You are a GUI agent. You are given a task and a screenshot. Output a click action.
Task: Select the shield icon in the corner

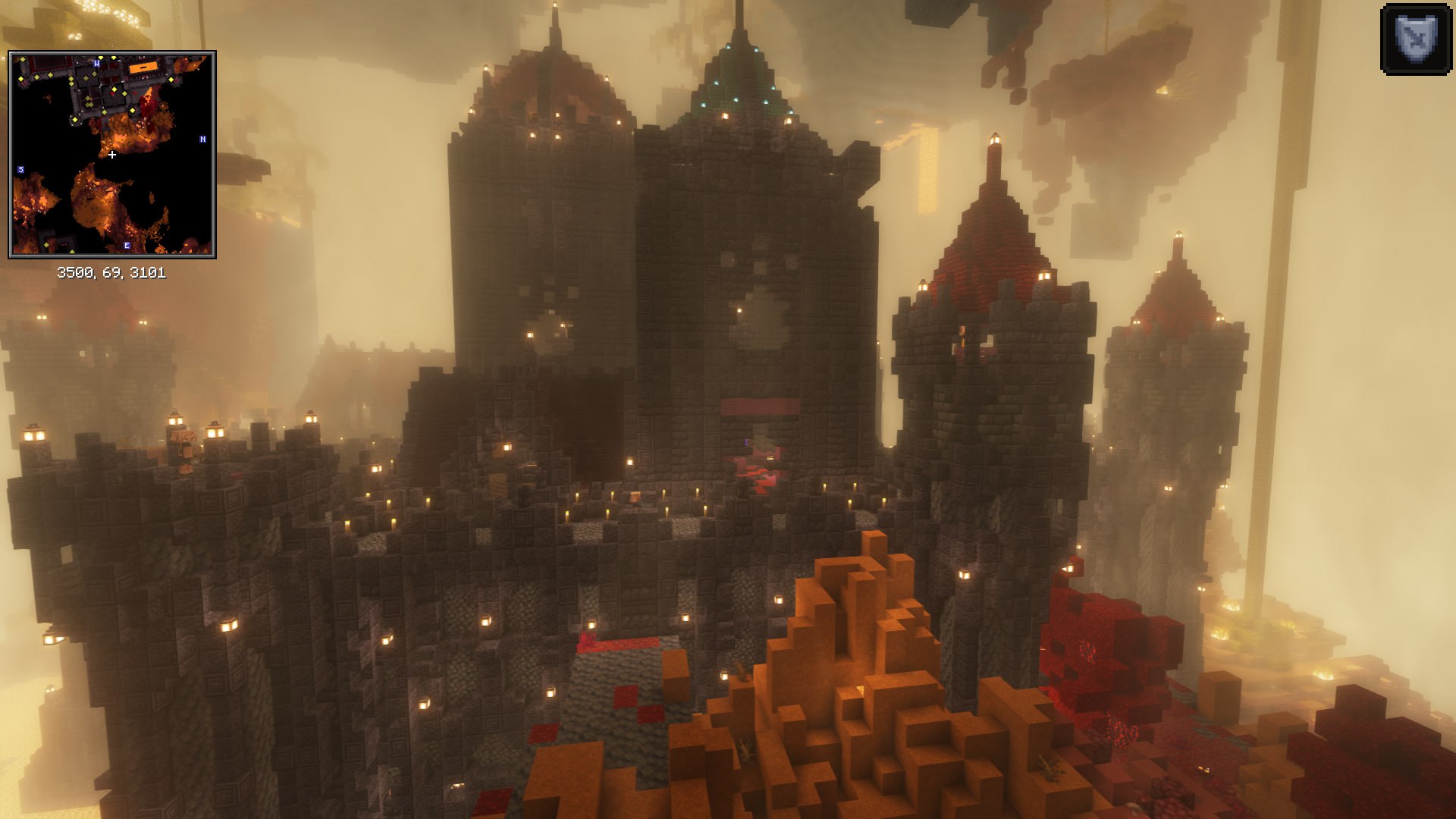click(1416, 39)
